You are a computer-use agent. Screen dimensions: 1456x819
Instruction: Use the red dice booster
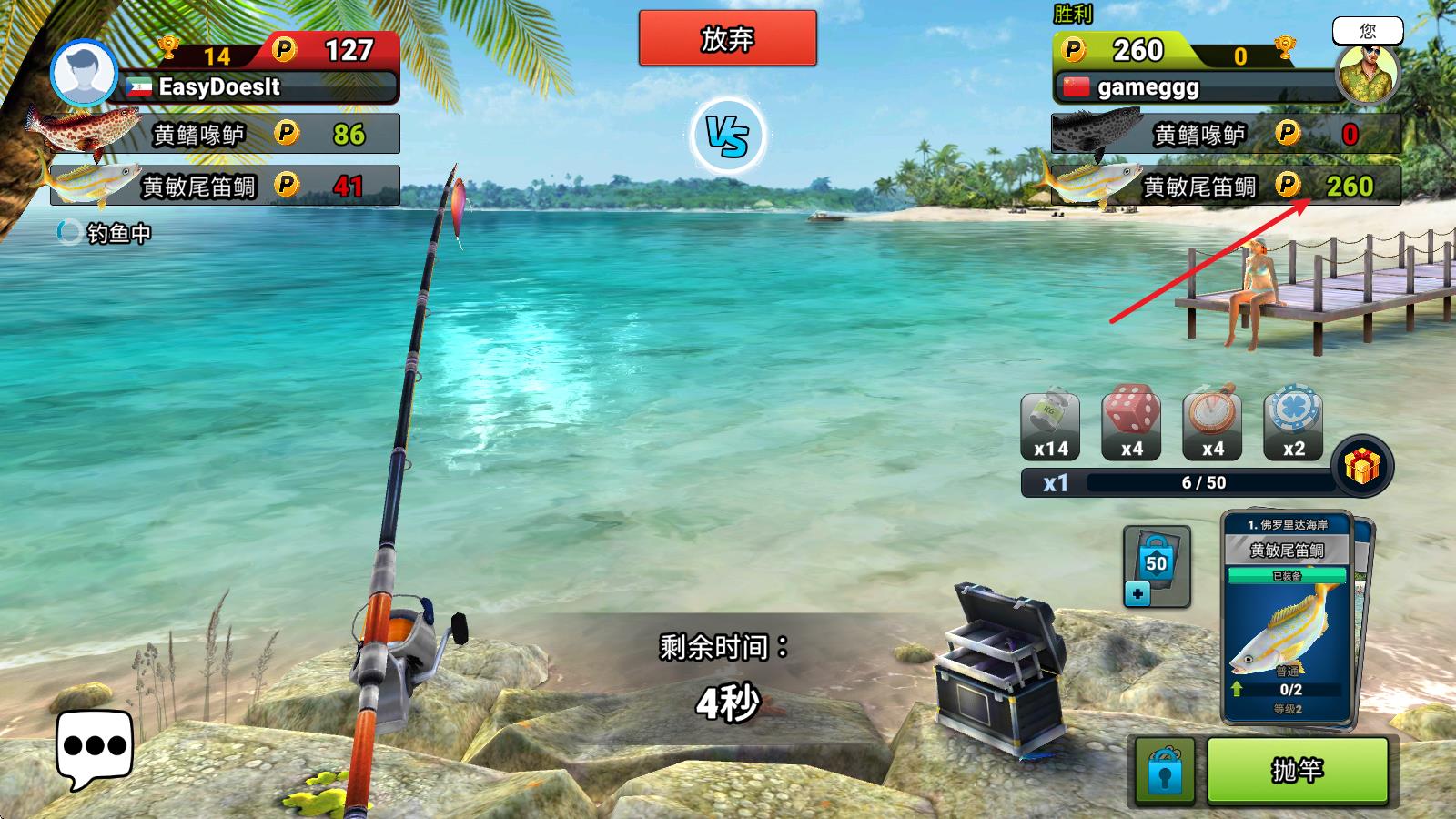click(1131, 422)
